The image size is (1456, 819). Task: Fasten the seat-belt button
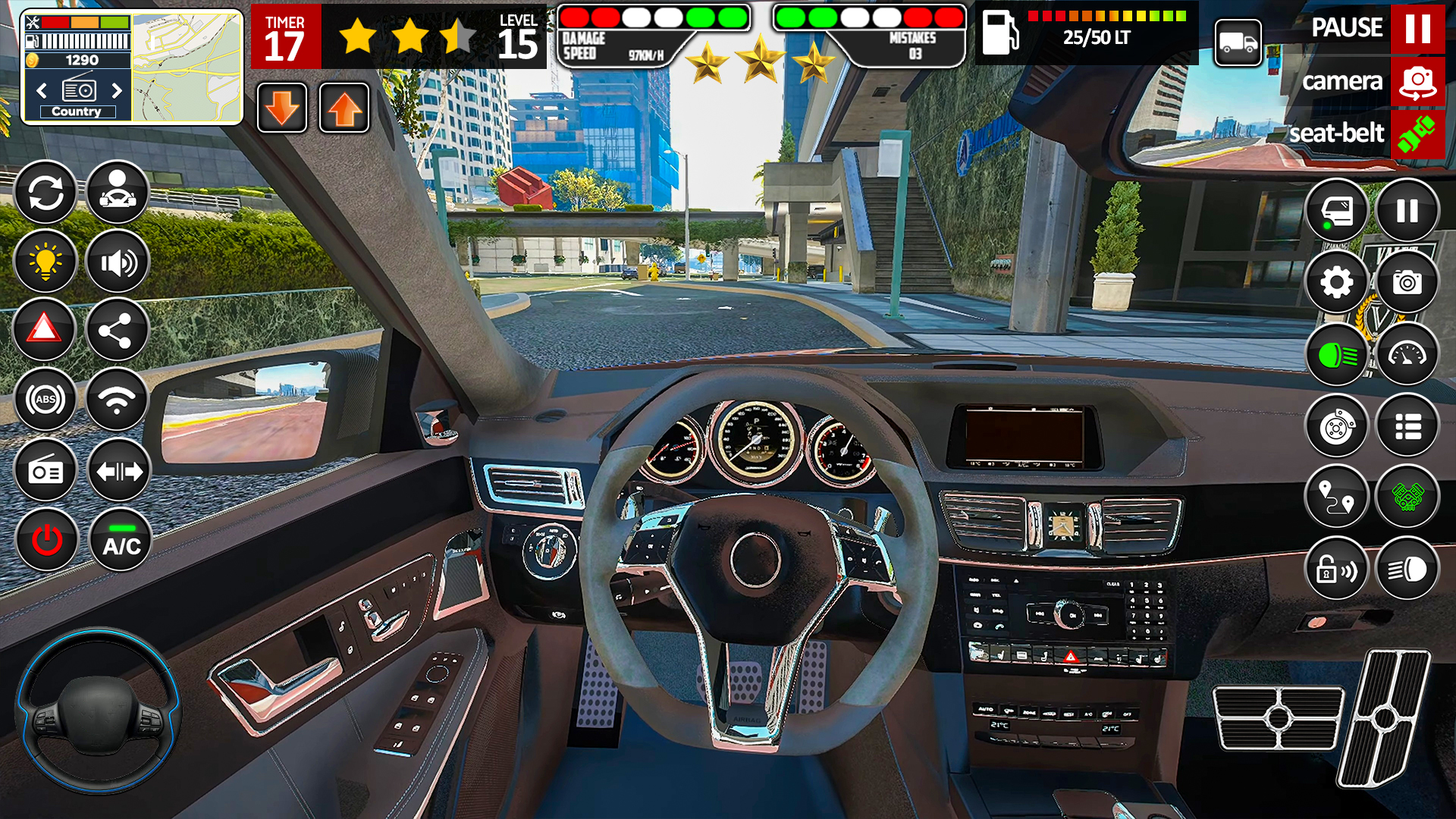click(1417, 133)
